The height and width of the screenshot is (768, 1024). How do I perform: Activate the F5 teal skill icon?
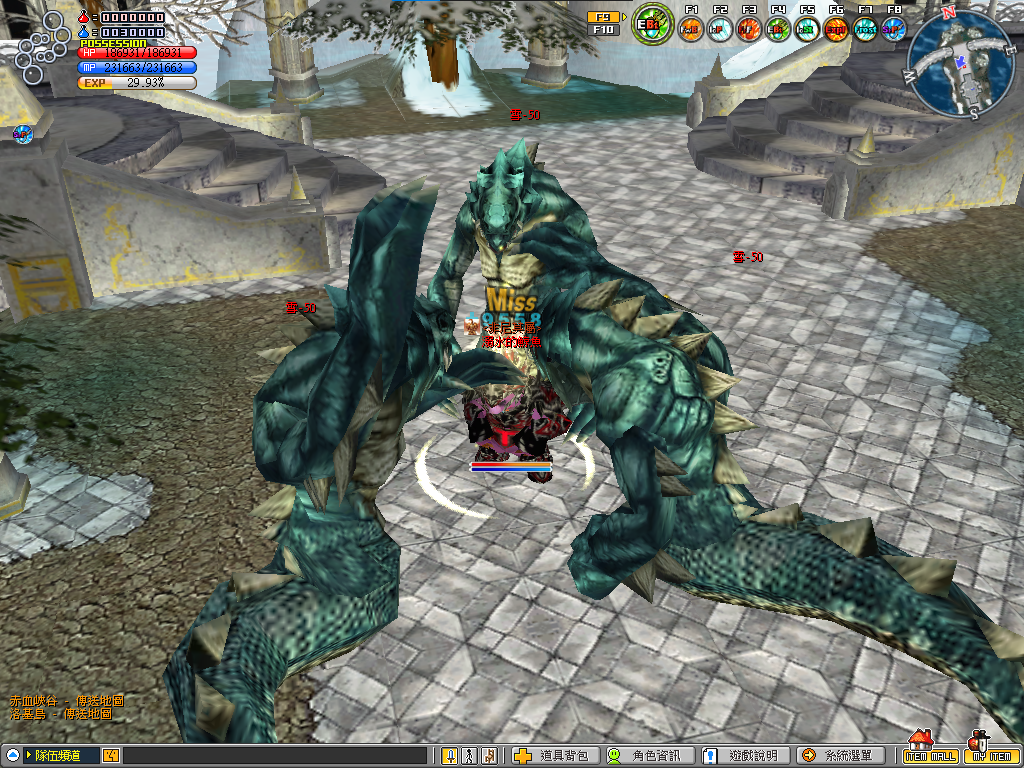pyautogui.click(x=807, y=28)
